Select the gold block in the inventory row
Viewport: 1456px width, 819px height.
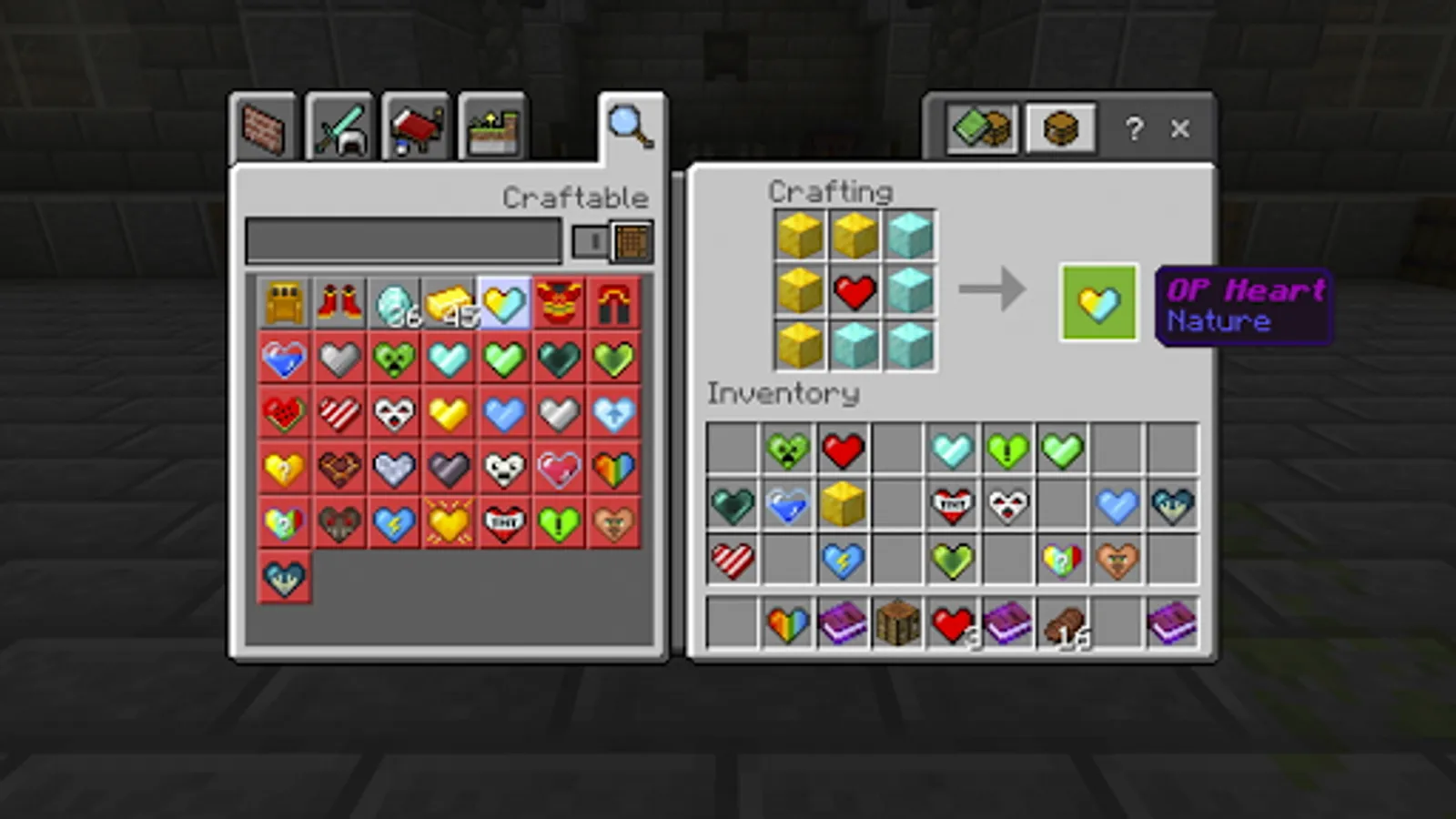click(843, 504)
